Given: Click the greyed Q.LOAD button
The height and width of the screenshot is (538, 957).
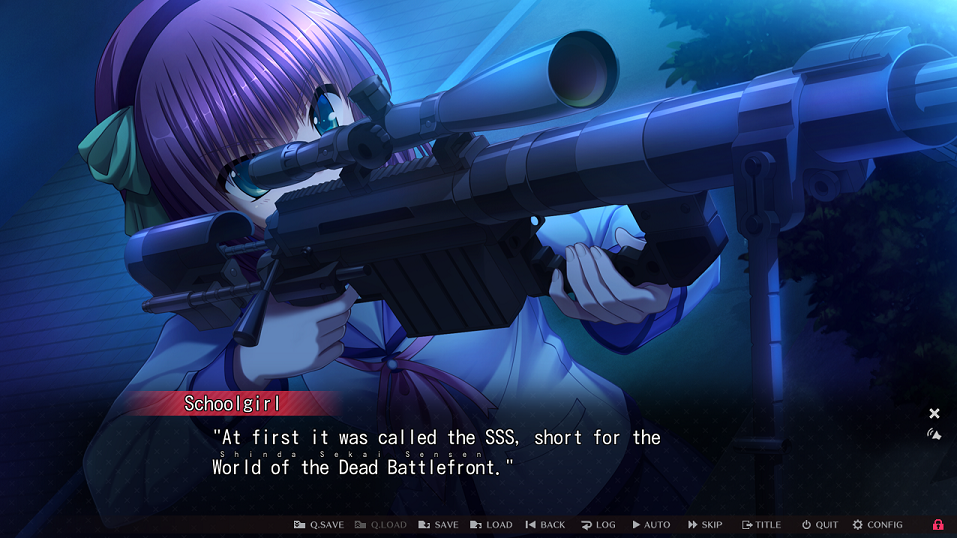Looking at the screenshot, I should [x=381, y=525].
